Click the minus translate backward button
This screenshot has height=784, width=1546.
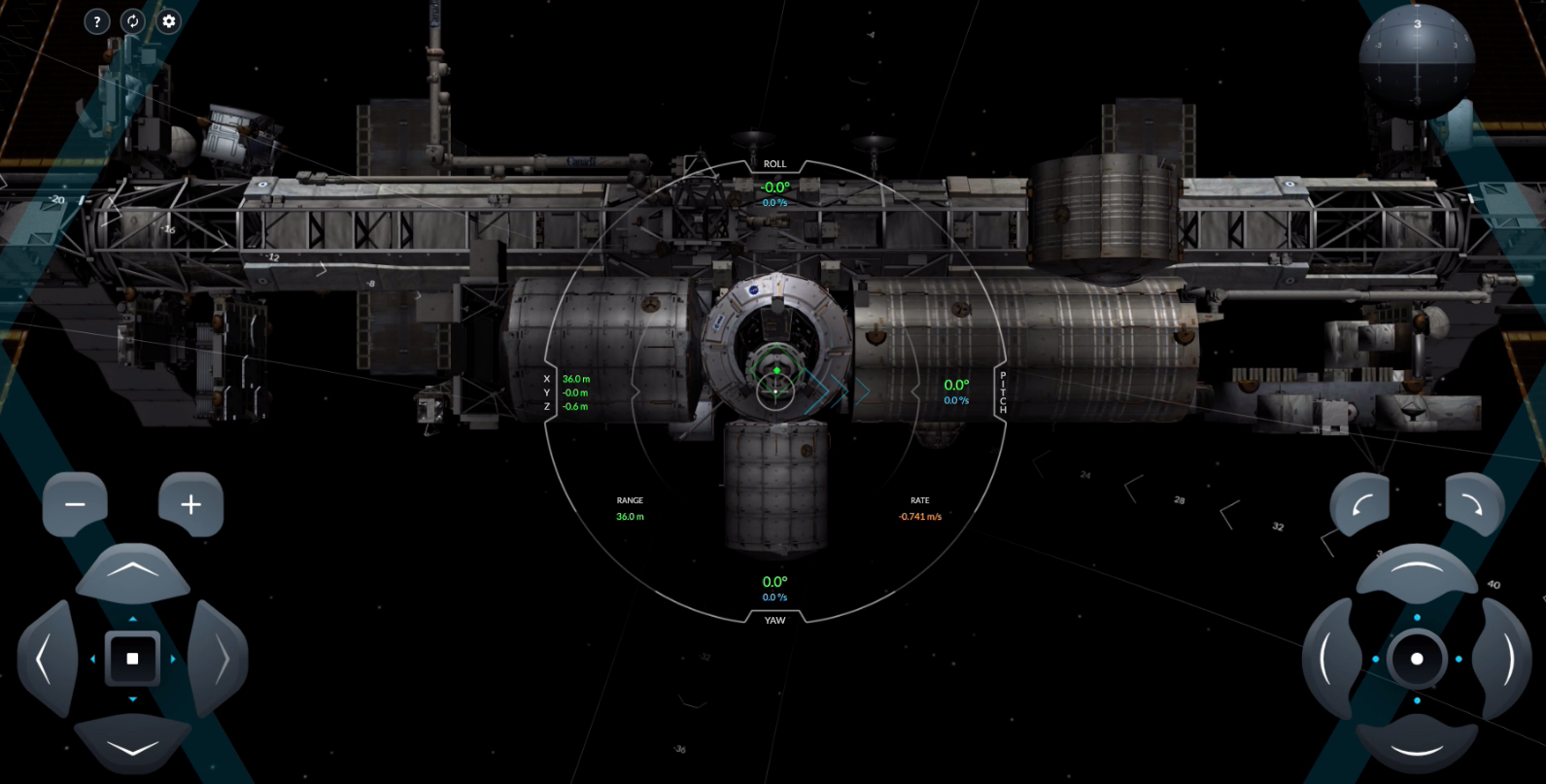(x=75, y=504)
